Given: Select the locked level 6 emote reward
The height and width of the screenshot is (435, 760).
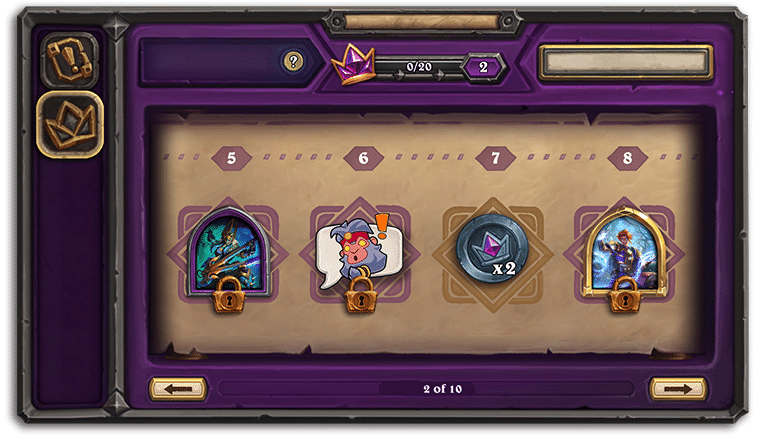Looking at the screenshot, I should [x=359, y=254].
